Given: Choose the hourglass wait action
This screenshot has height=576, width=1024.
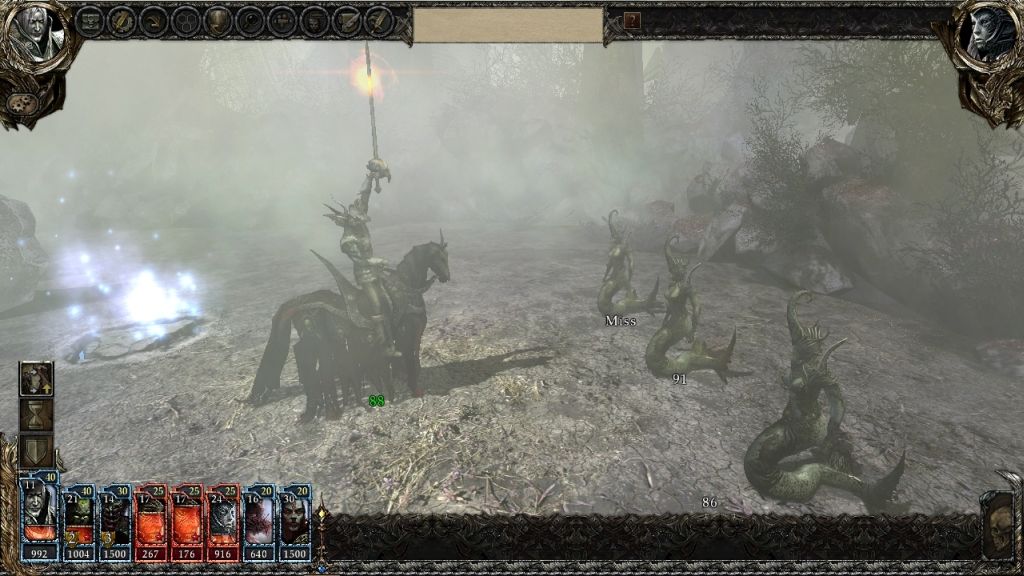Looking at the screenshot, I should 37,414.
